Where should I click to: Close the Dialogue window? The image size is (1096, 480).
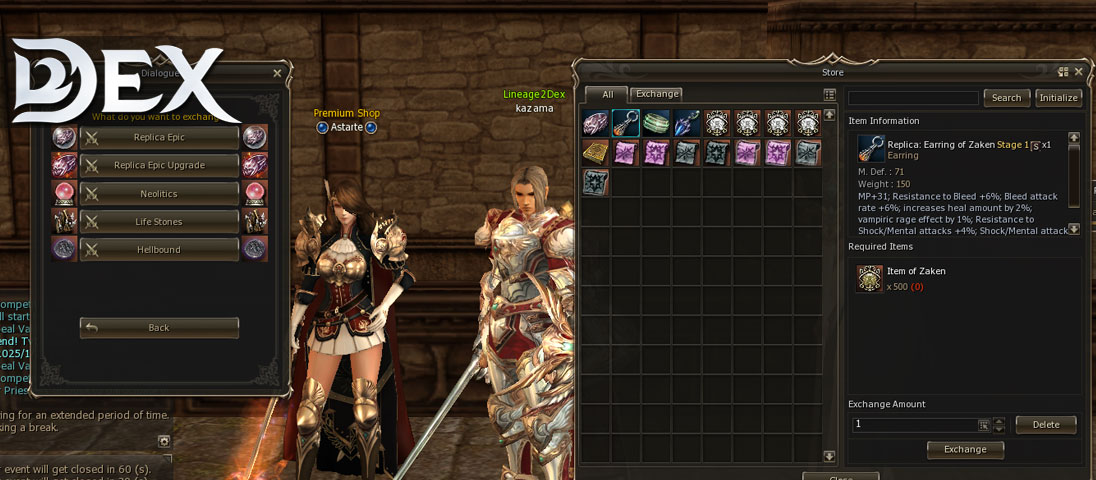[x=277, y=73]
